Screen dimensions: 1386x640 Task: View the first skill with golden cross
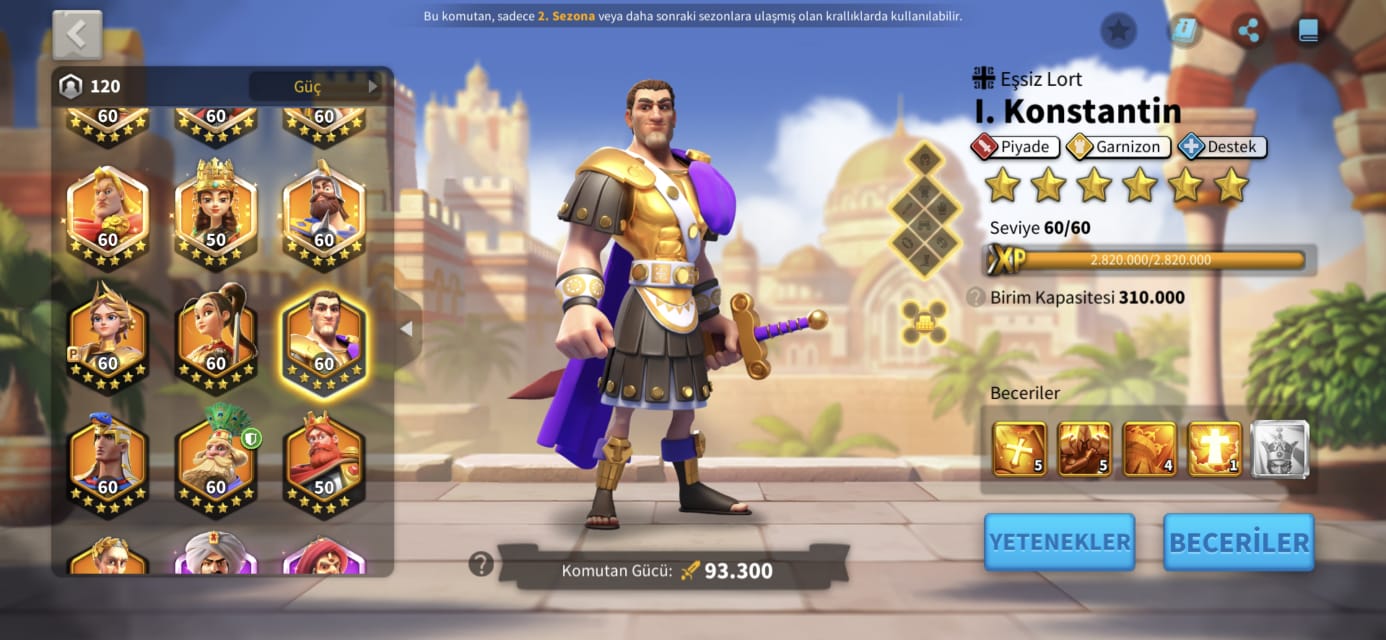[1019, 449]
